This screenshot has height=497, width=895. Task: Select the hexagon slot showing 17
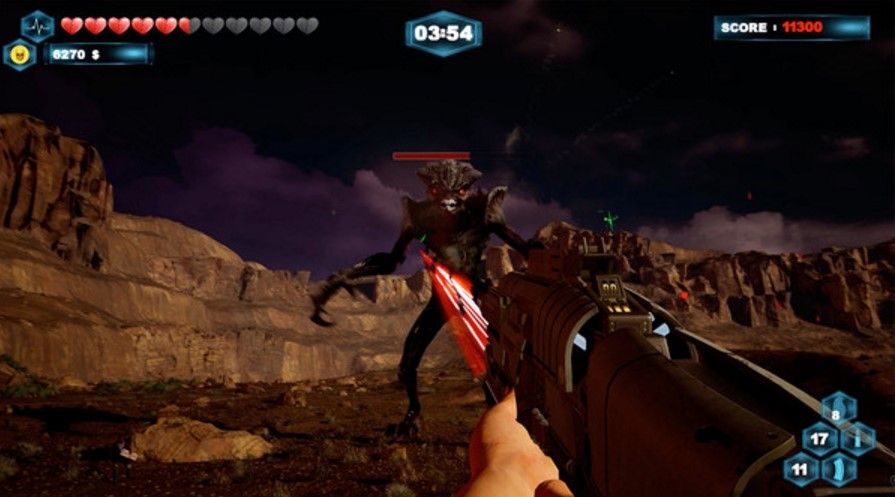tap(819, 438)
